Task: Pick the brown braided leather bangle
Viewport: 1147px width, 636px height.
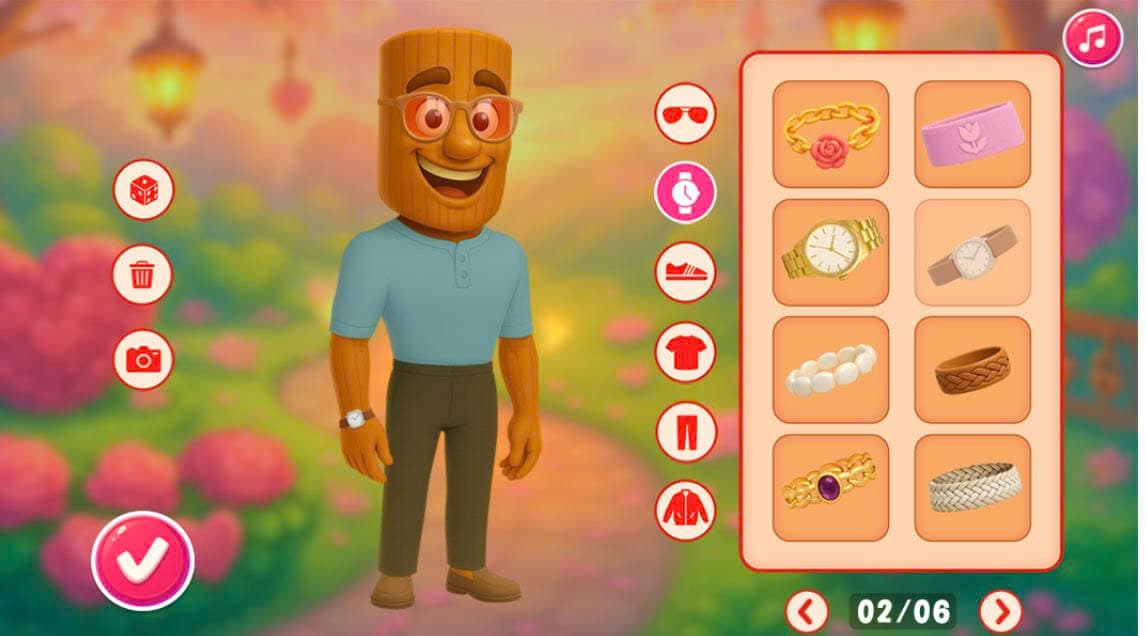Action: pyautogui.click(x=972, y=370)
